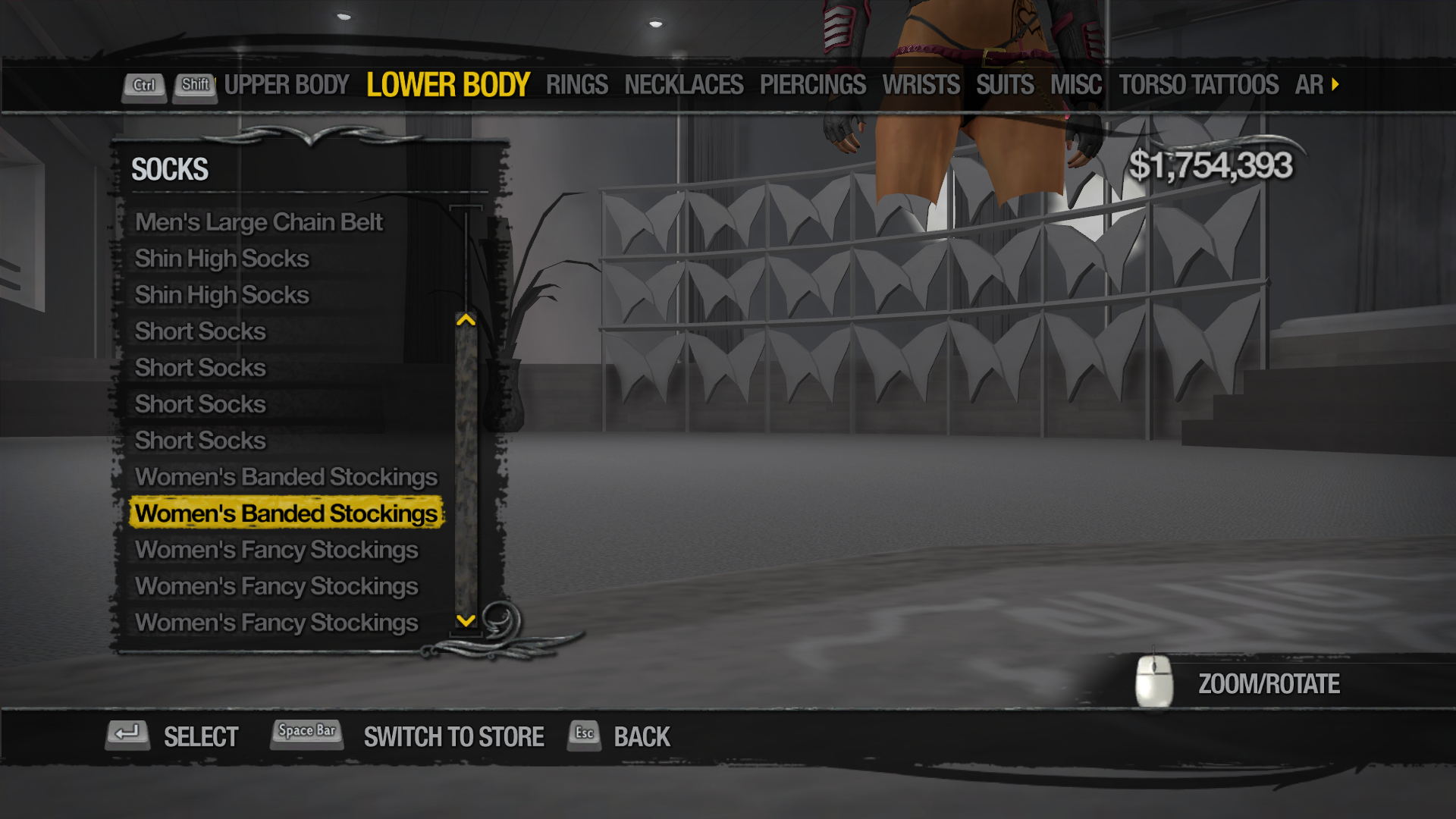The width and height of the screenshot is (1456, 819).
Task: Click the Switch to Store button
Action: 453,736
